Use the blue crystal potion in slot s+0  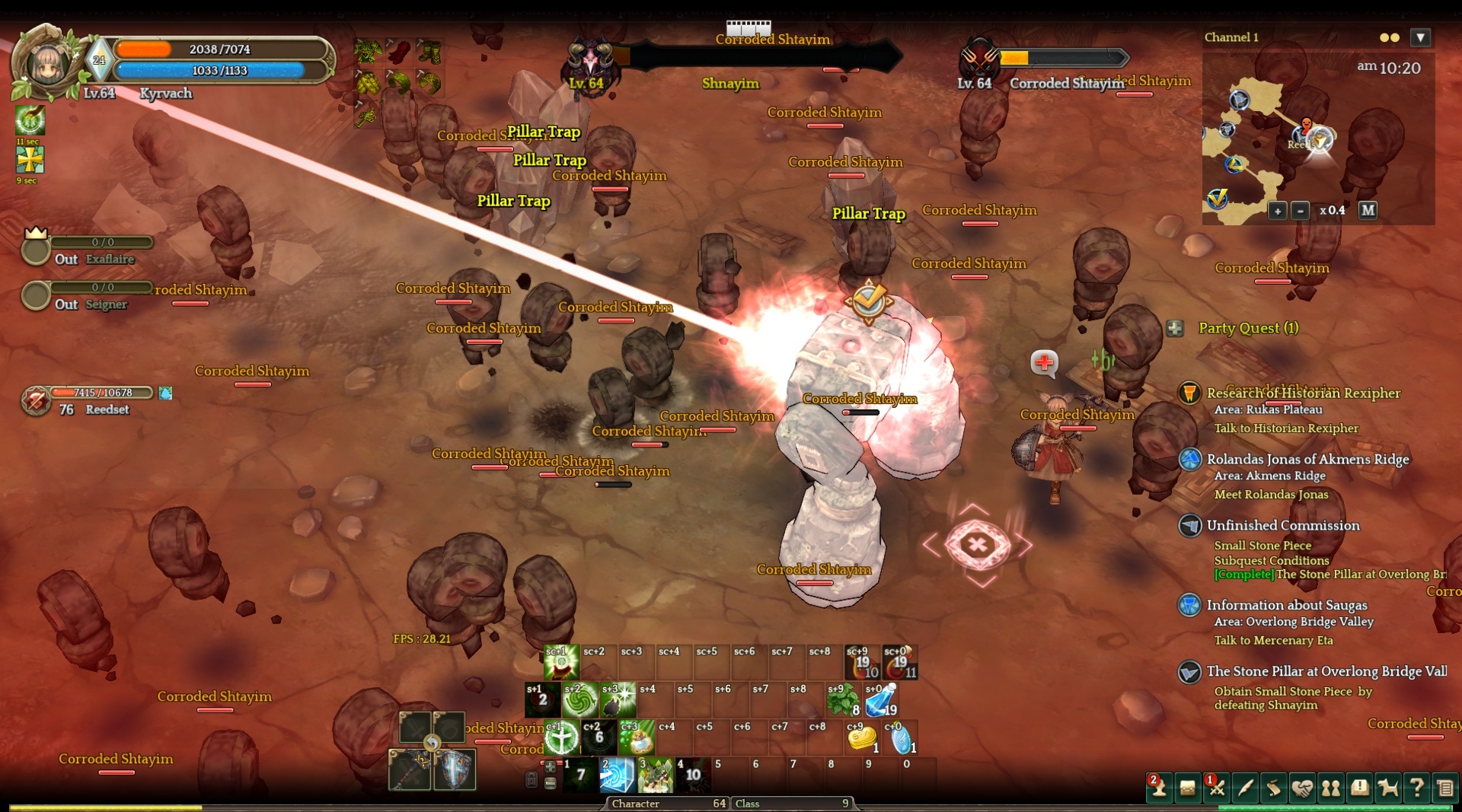(881, 701)
